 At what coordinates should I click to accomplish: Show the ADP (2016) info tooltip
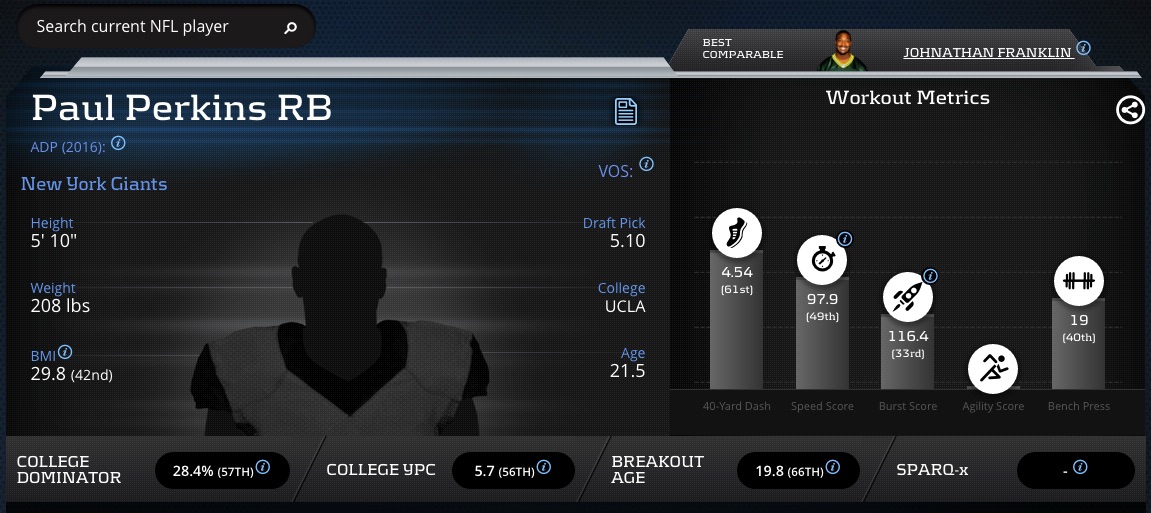pos(118,144)
